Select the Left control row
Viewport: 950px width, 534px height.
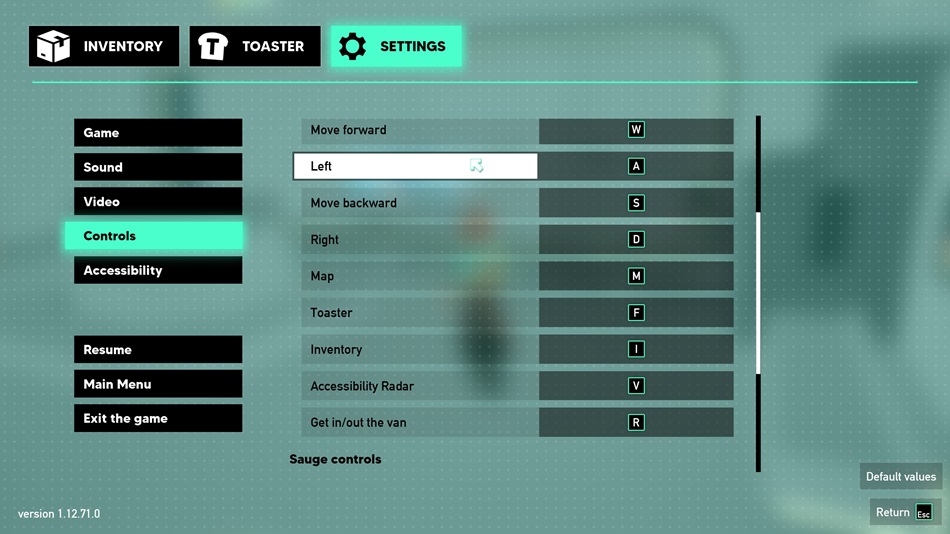[415, 166]
